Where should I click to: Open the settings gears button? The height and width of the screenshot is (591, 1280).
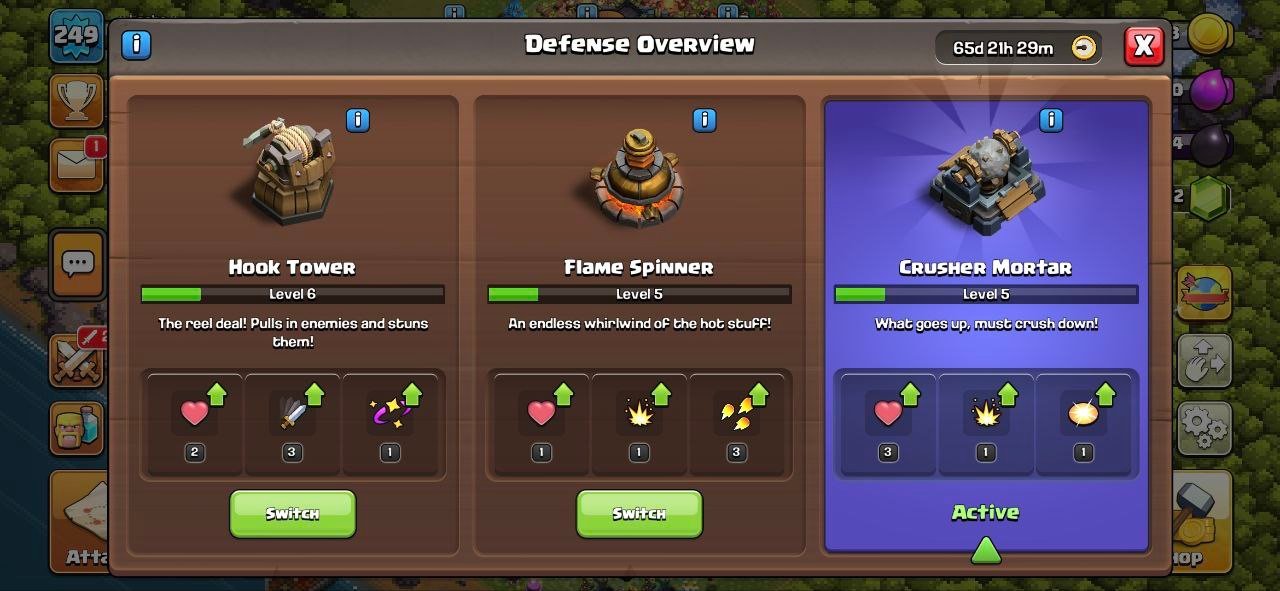(x=1203, y=429)
